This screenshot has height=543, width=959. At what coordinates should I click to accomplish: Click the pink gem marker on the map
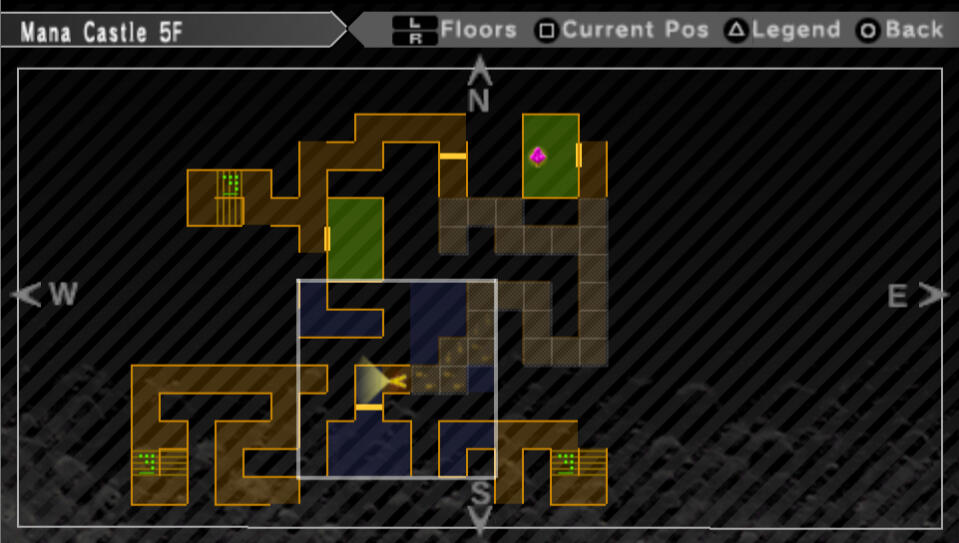(x=538, y=156)
